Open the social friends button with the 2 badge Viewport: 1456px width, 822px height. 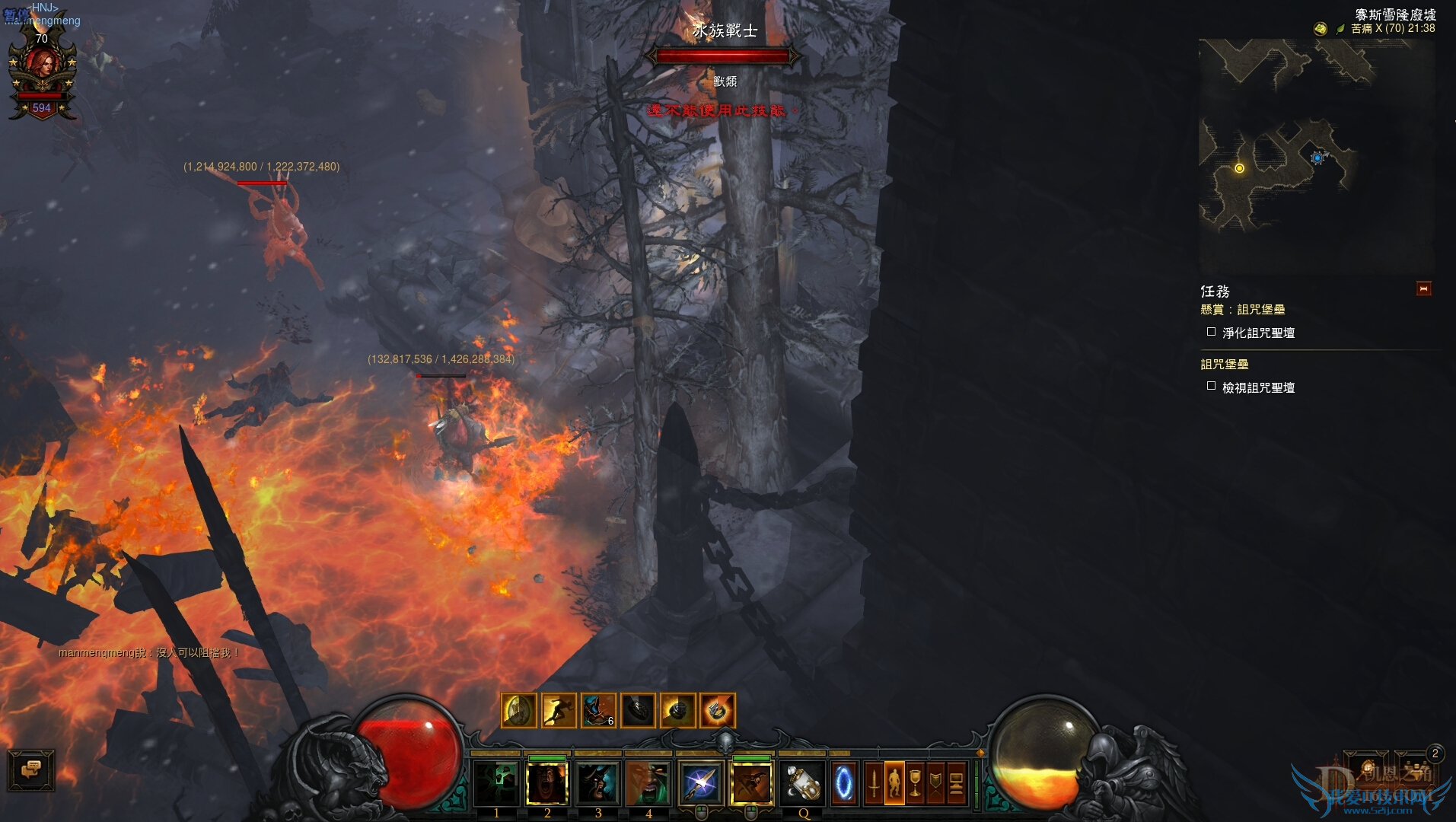tap(1417, 769)
